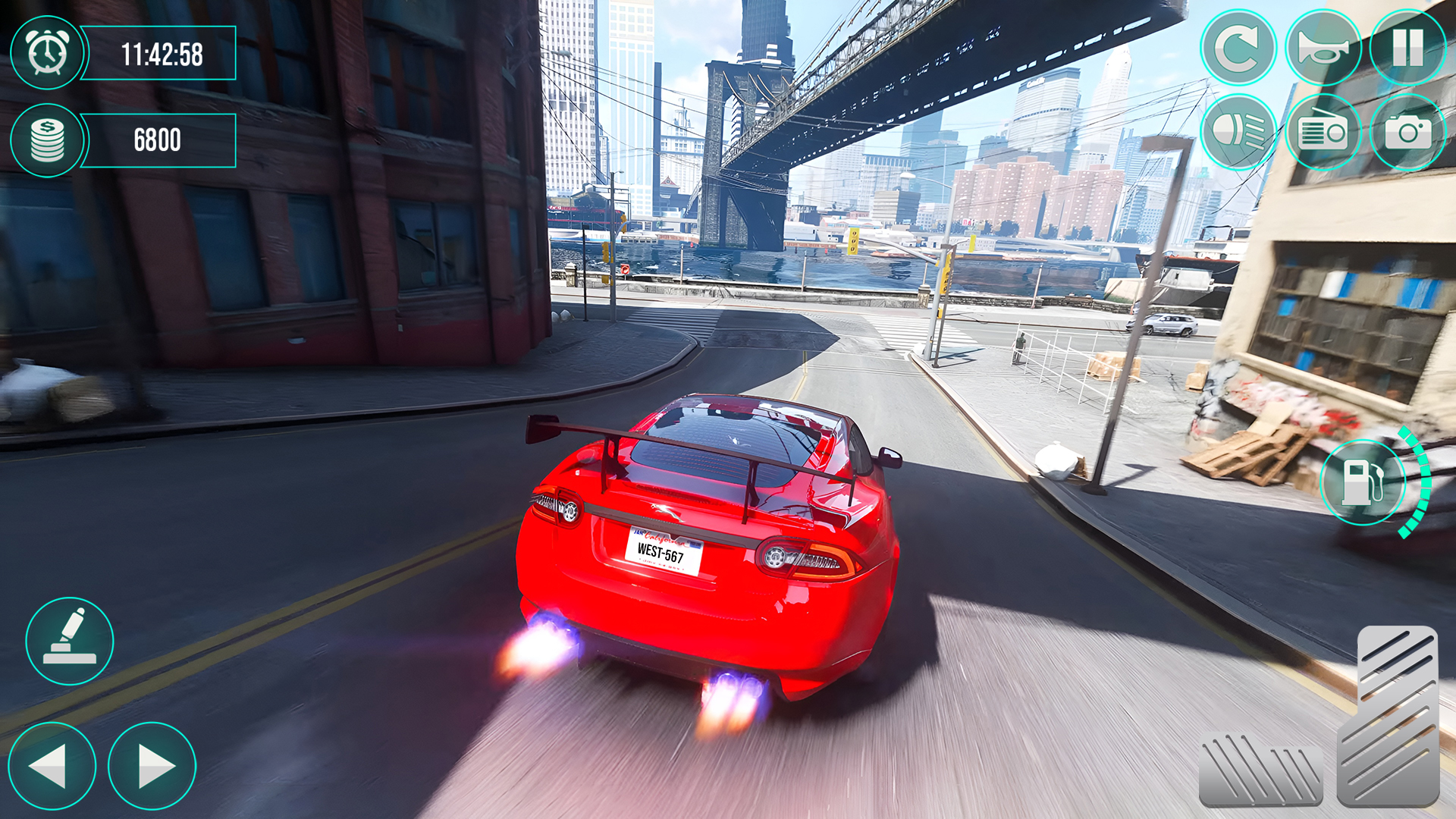Steer left with the left arrow button
The image size is (1456, 819).
[x=52, y=766]
